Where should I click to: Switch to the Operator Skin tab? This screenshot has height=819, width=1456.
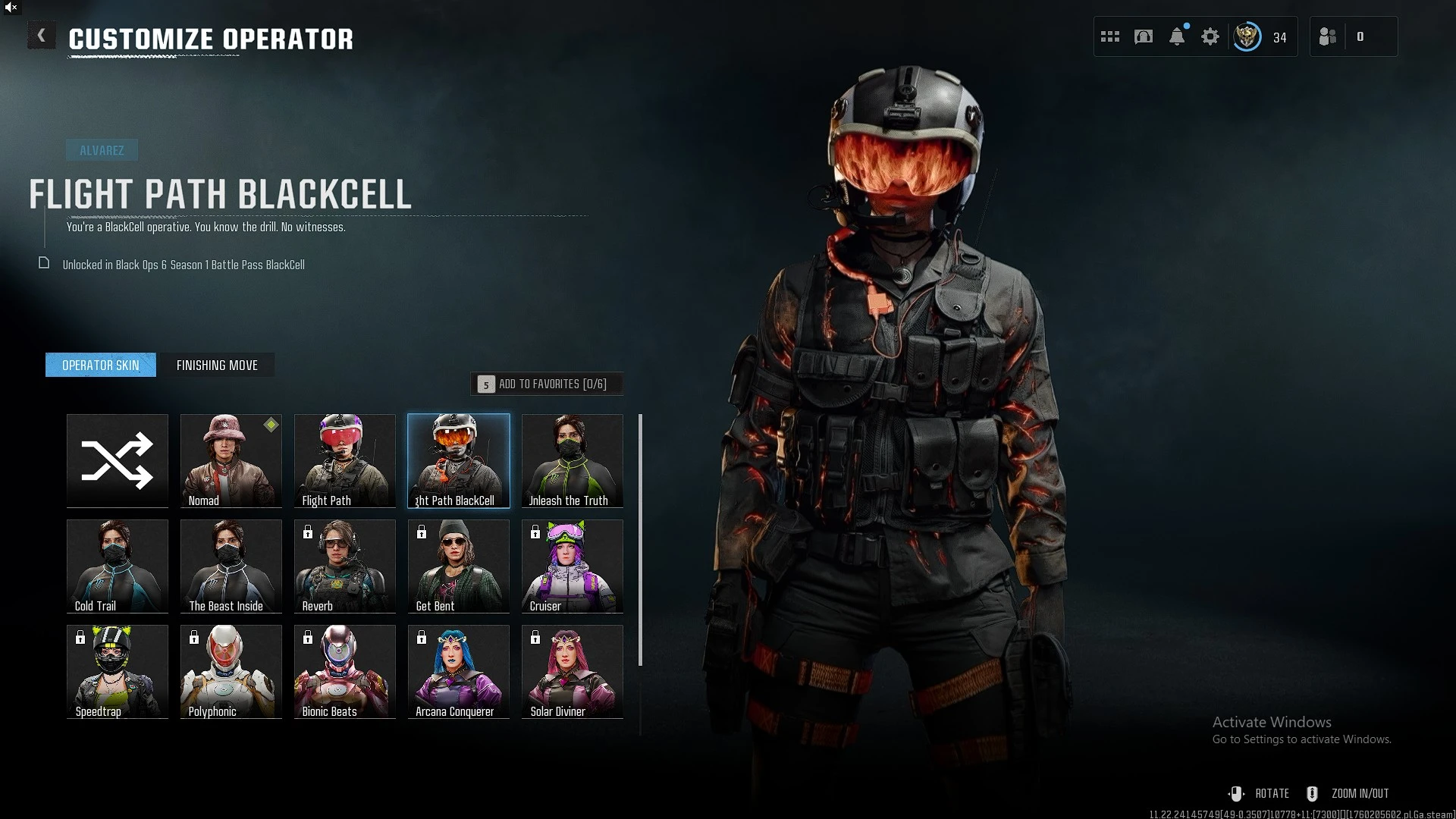100,365
